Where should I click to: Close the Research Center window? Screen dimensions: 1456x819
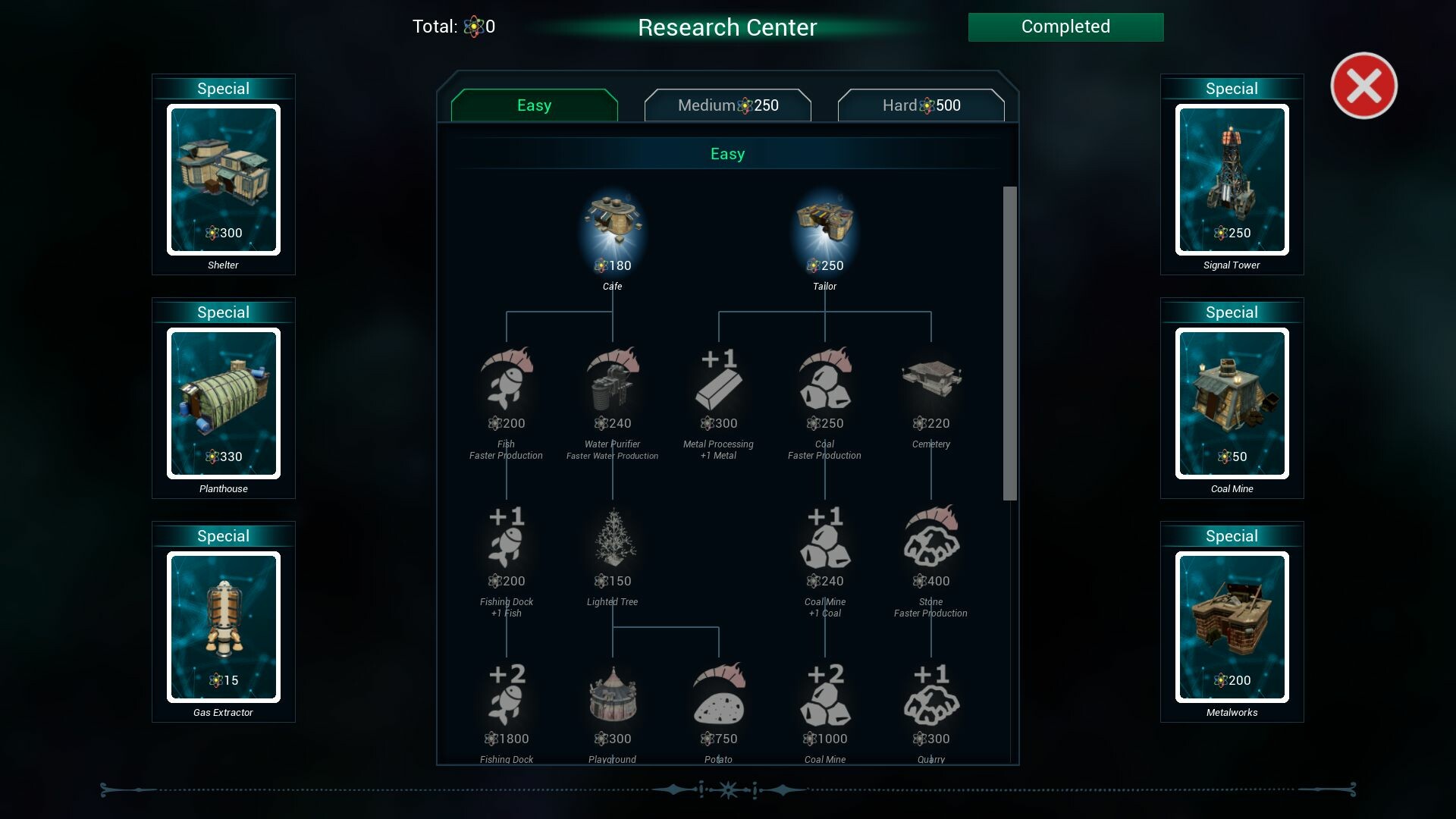point(1363,86)
